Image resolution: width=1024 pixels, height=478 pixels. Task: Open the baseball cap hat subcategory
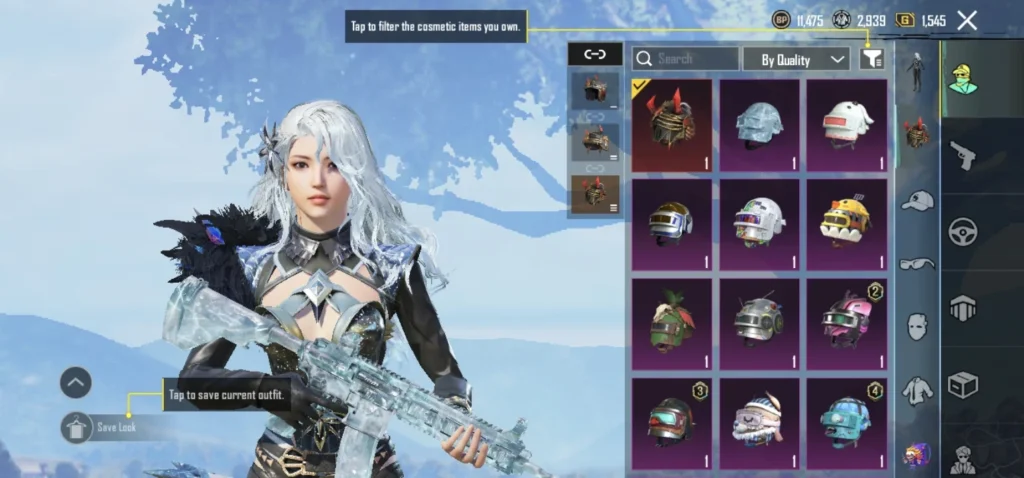point(917,201)
